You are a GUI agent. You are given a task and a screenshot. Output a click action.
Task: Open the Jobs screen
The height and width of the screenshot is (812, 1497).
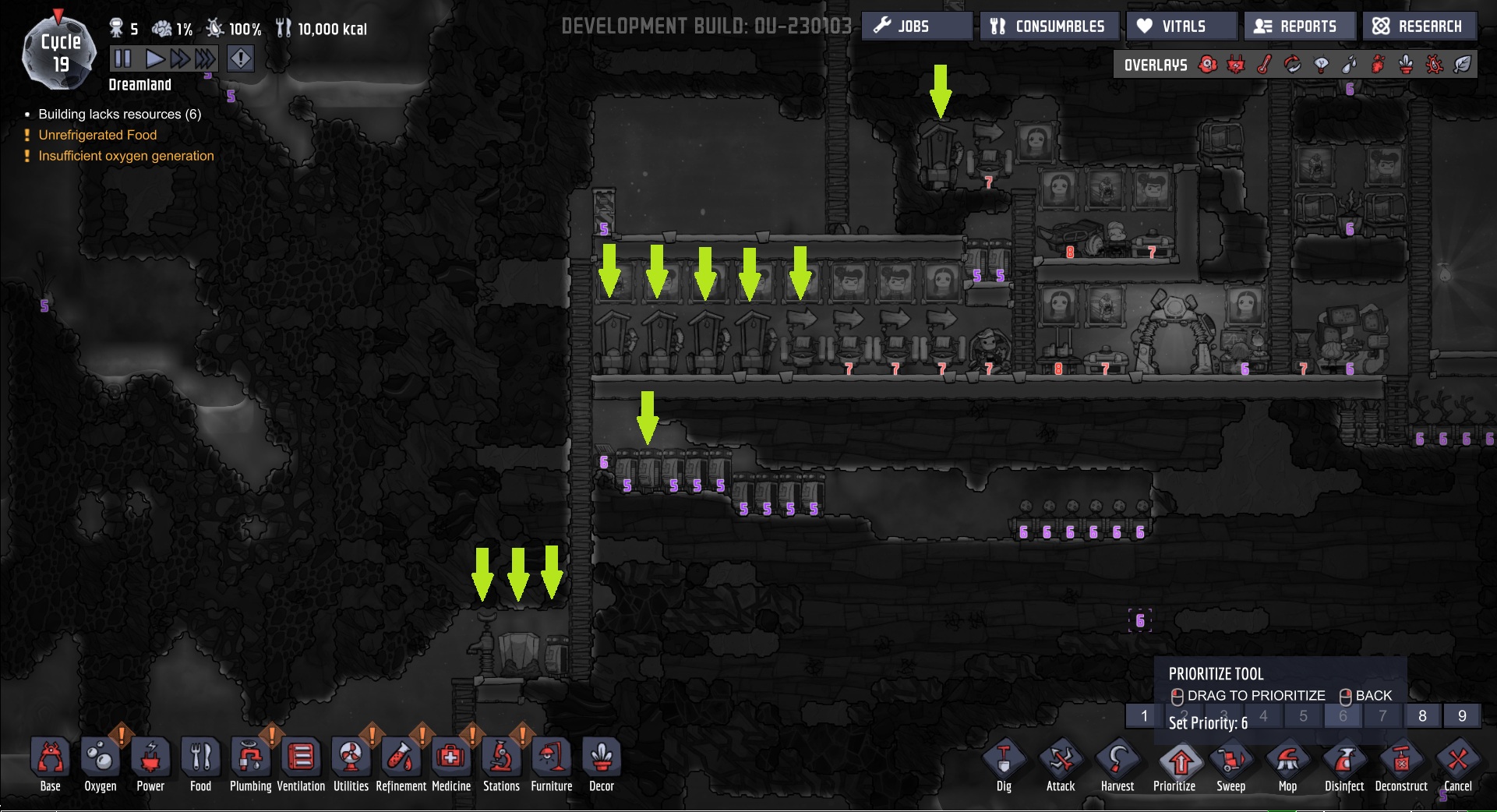916,26
